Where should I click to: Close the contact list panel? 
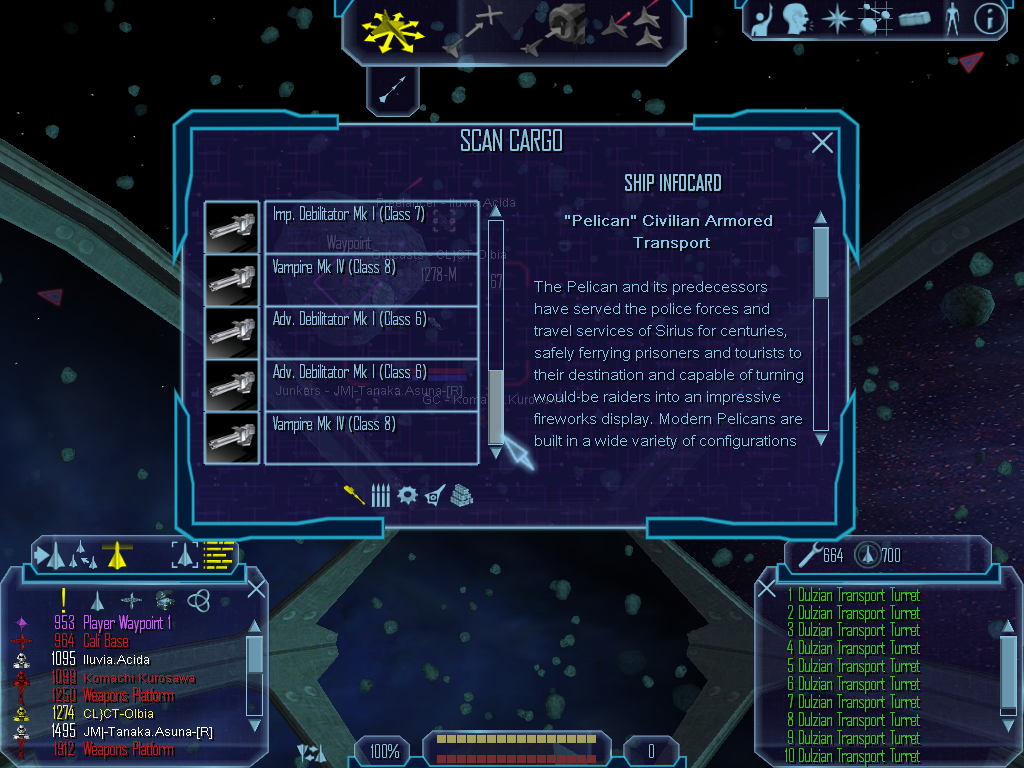256,588
